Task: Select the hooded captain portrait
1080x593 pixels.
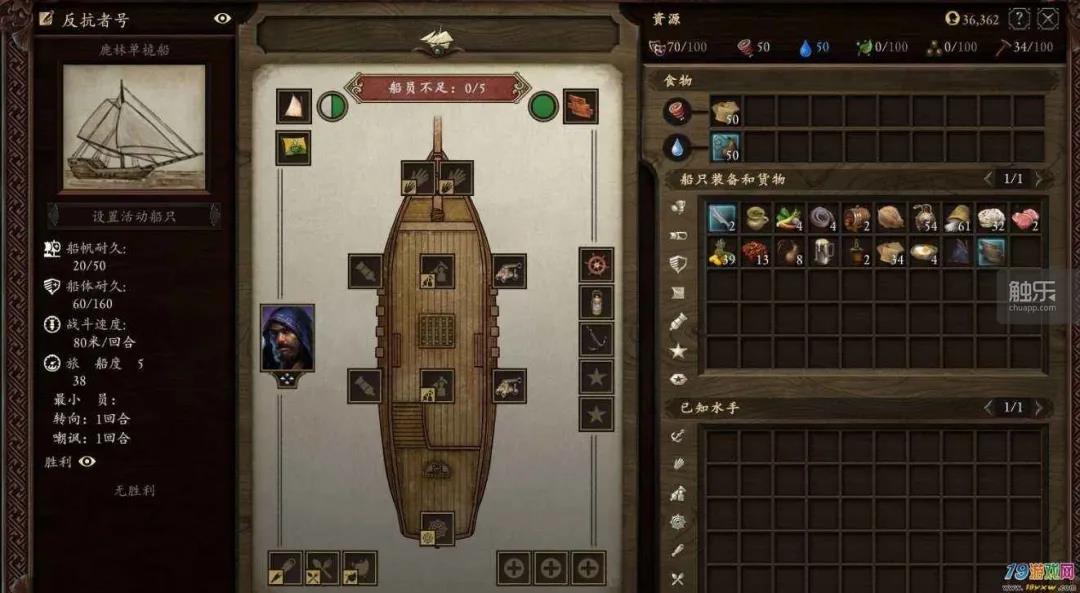Action: coord(287,338)
